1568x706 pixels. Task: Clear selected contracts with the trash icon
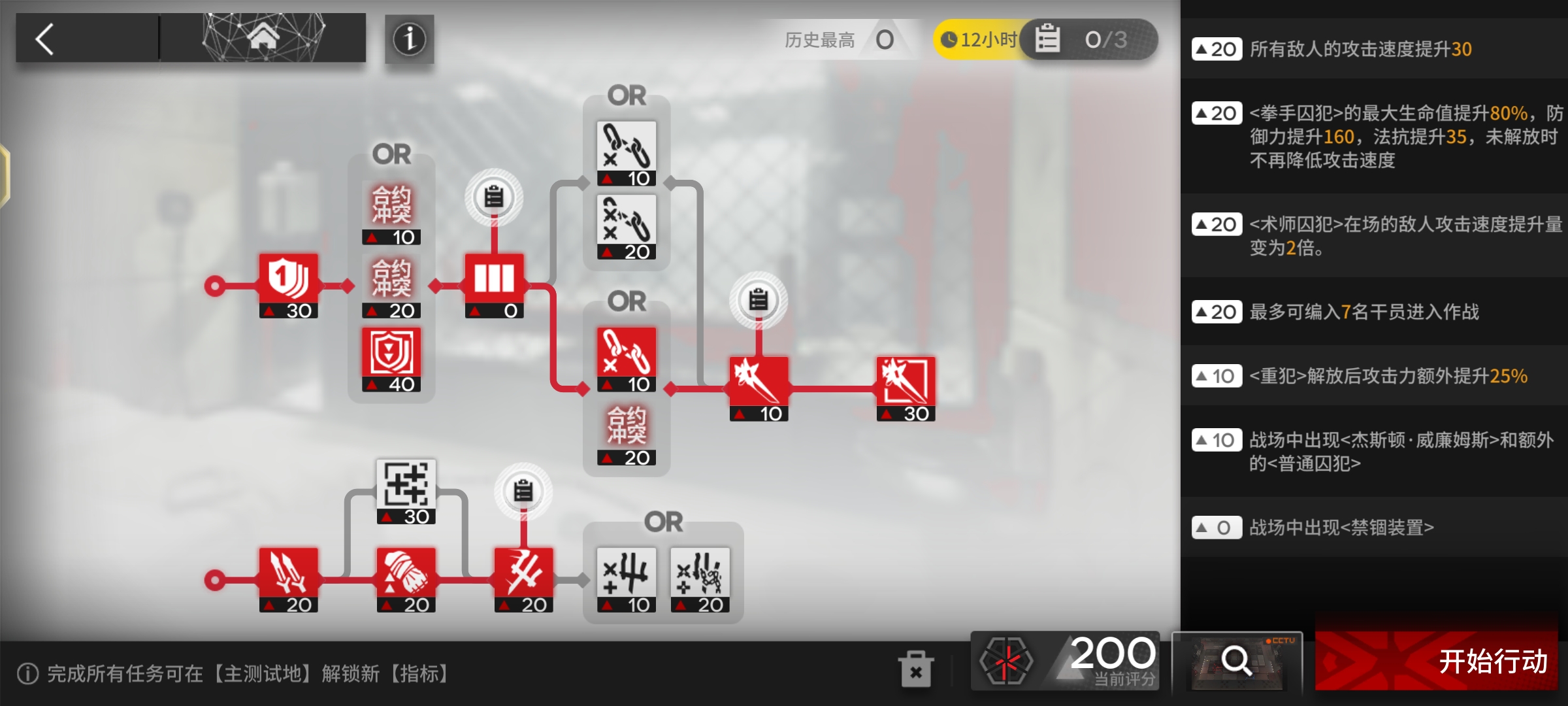click(915, 669)
